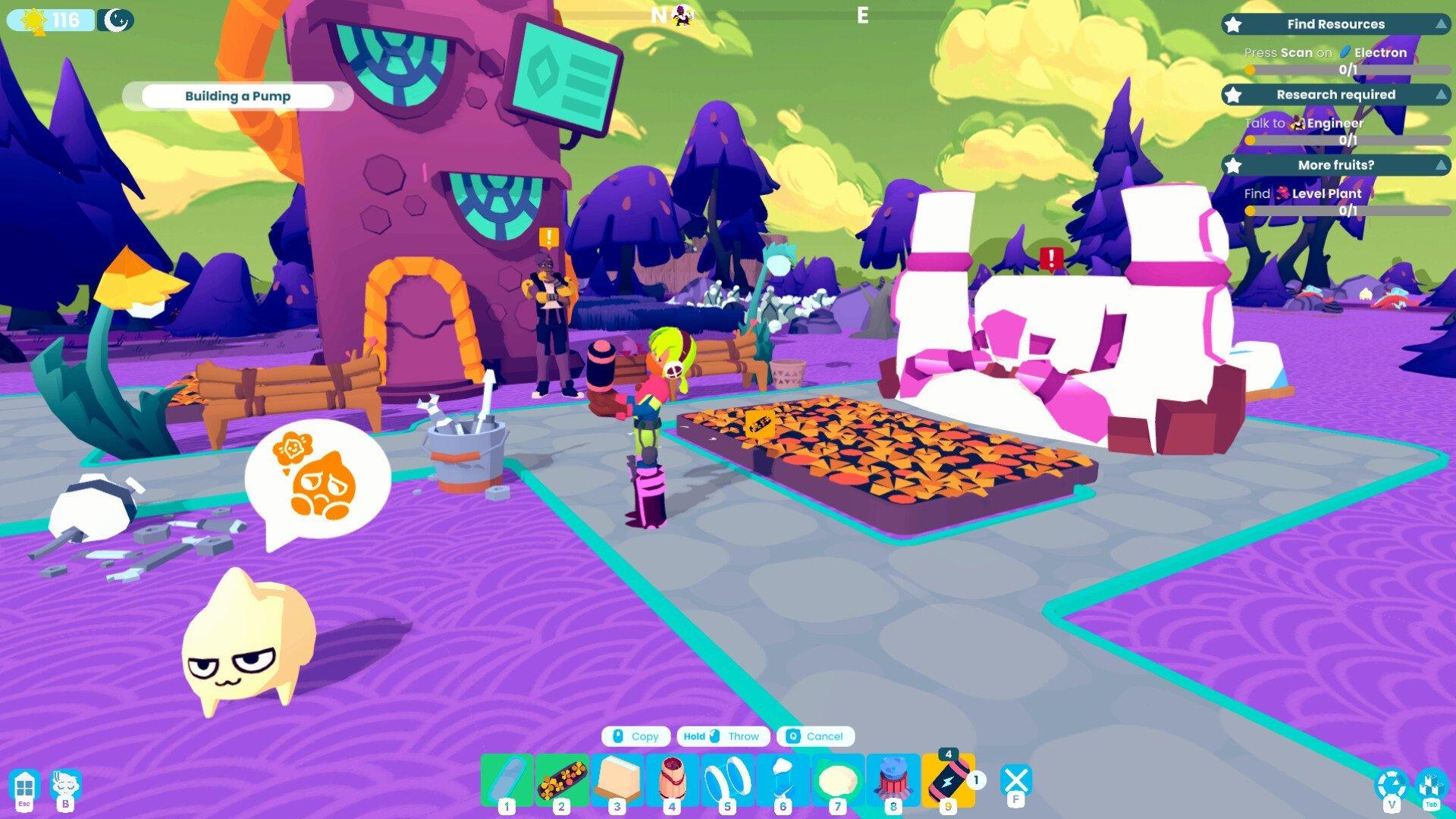This screenshot has height=819, width=1456.
Task: Click the Cancel action prompt
Action: point(815,736)
